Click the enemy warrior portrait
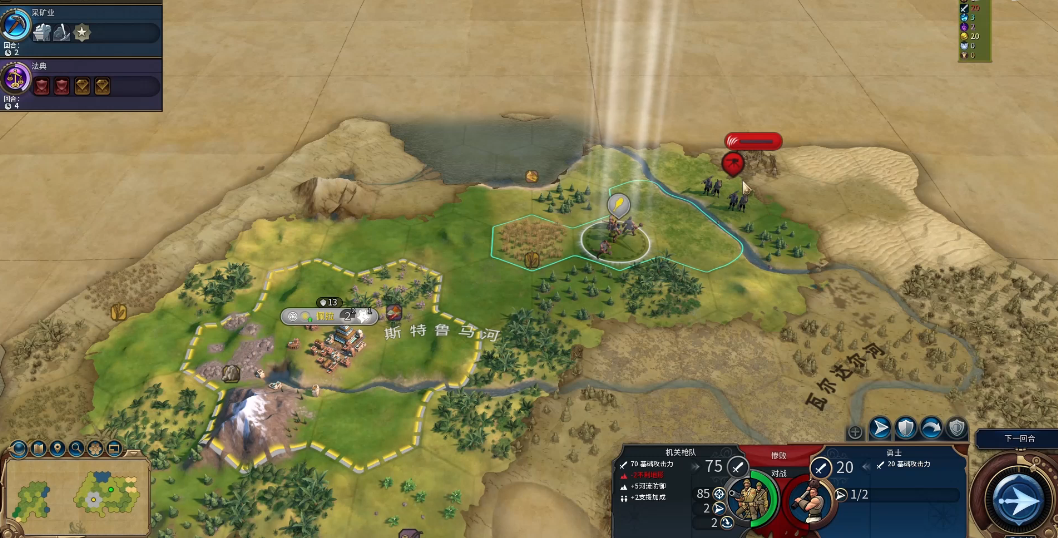The image size is (1058, 538). 810,499
